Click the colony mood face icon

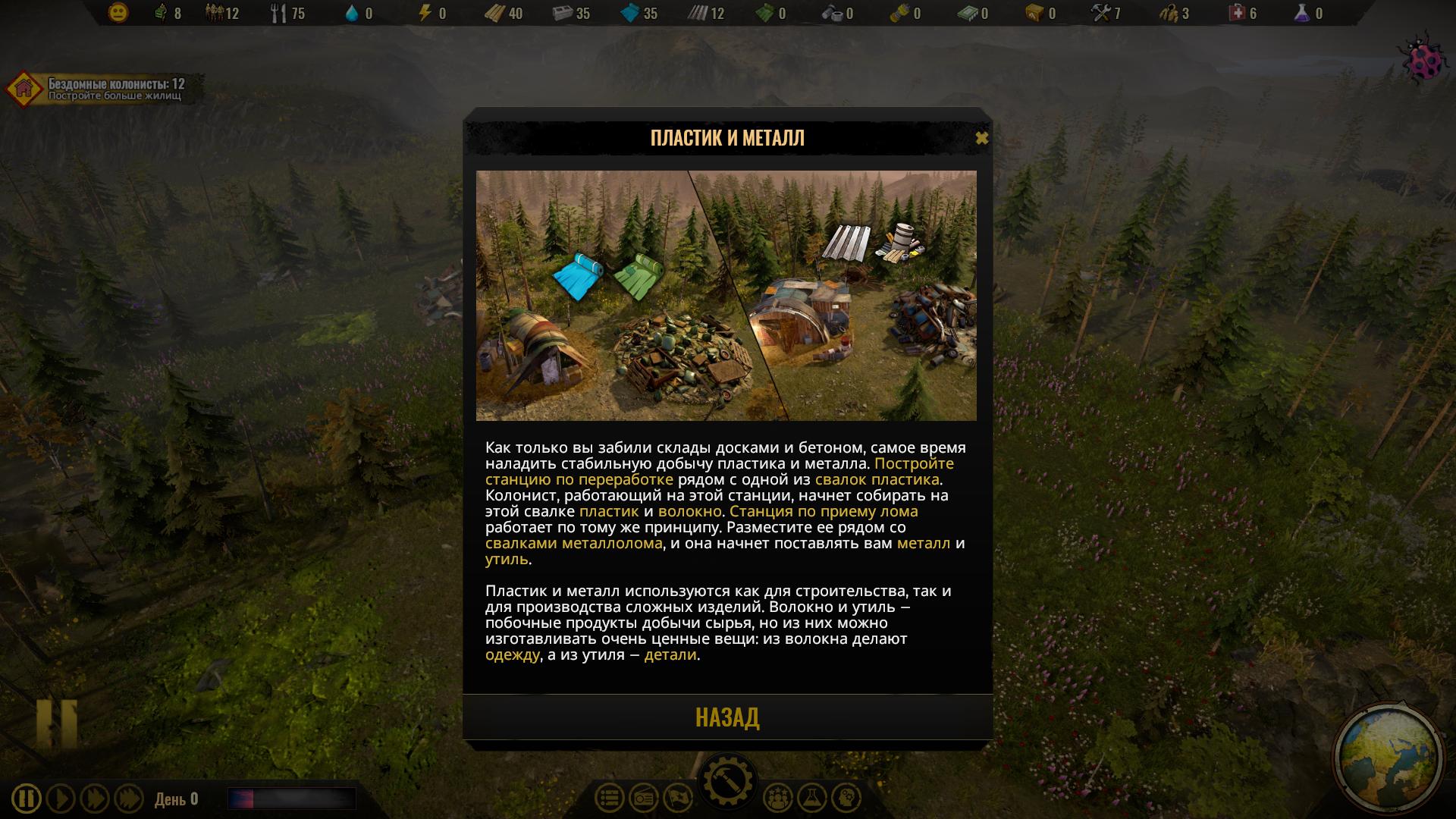coord(118,13)
